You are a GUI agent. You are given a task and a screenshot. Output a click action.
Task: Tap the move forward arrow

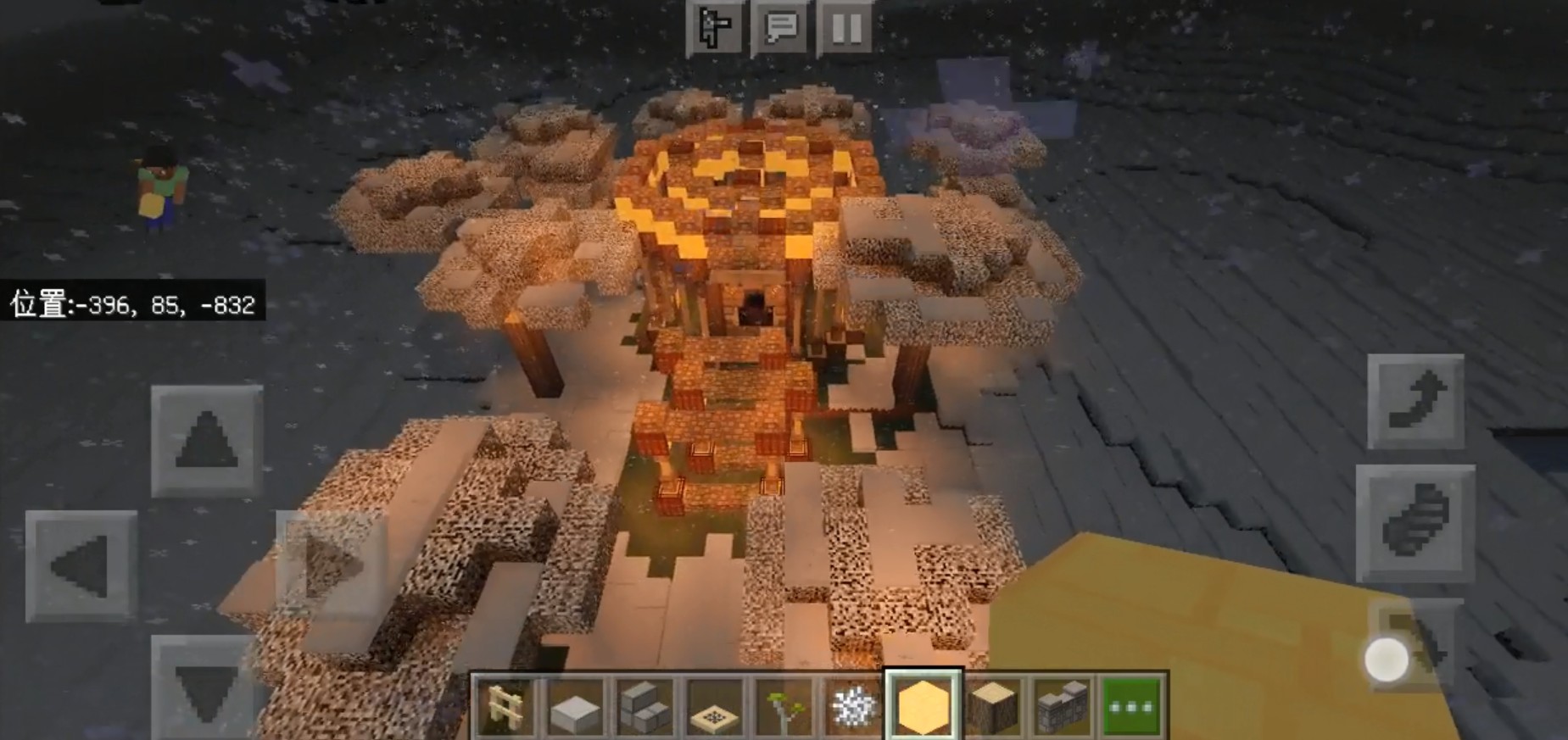coord(207,440)
